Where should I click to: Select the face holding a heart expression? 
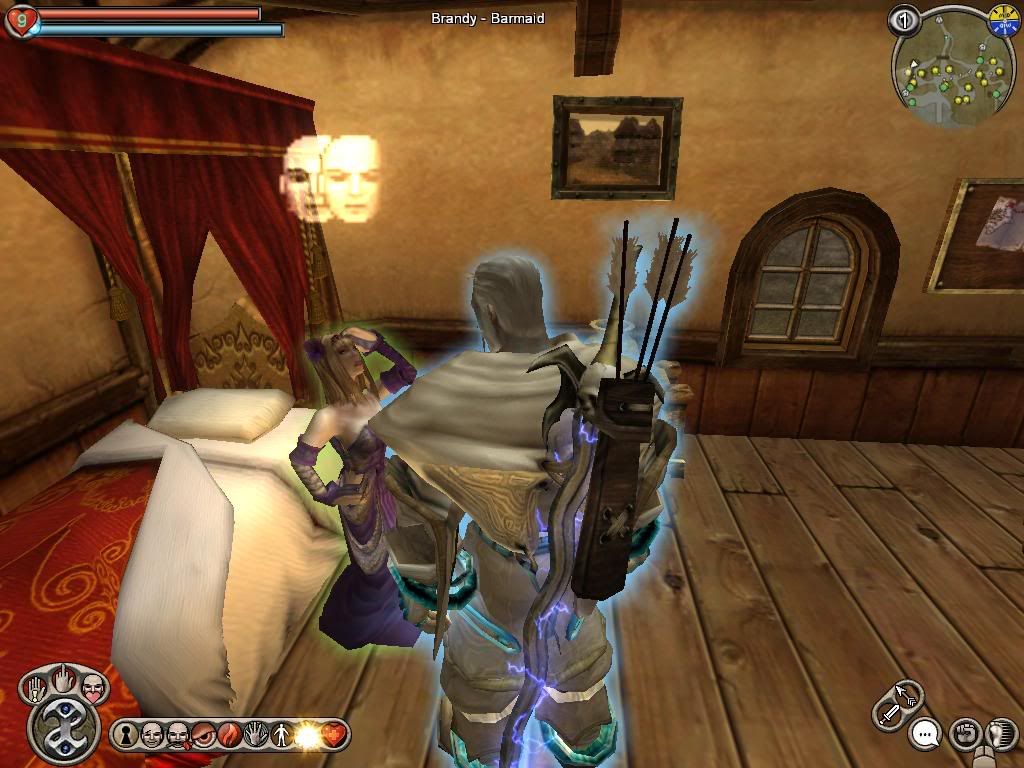[x=92, y=687]
